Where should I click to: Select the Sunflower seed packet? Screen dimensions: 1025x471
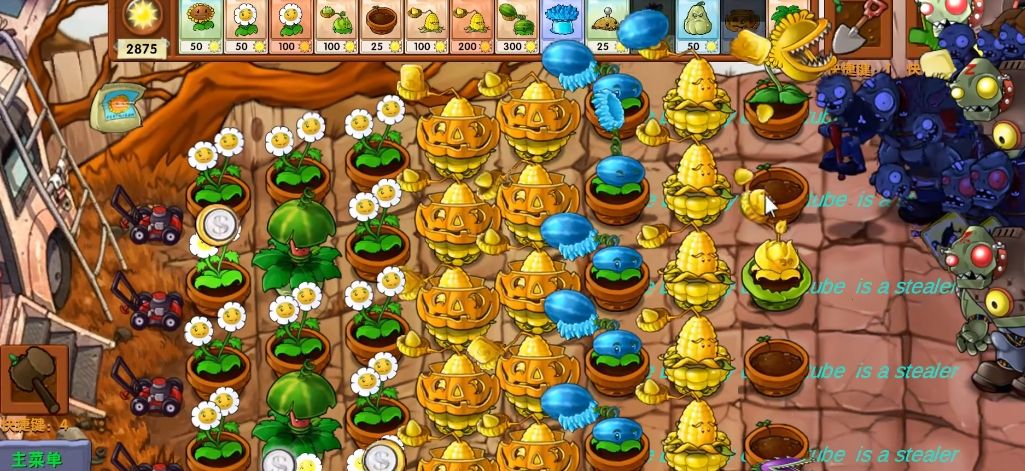coord(201,27)
